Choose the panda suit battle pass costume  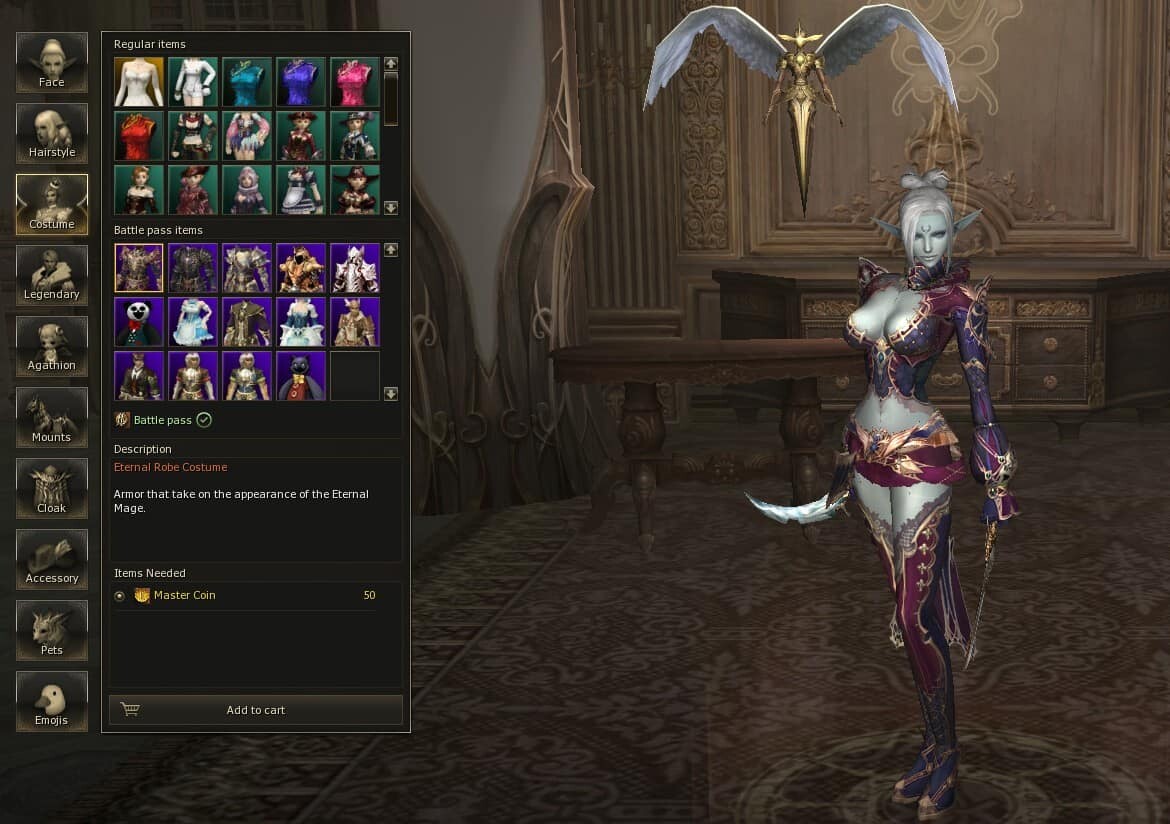click(x=139, y=322)
